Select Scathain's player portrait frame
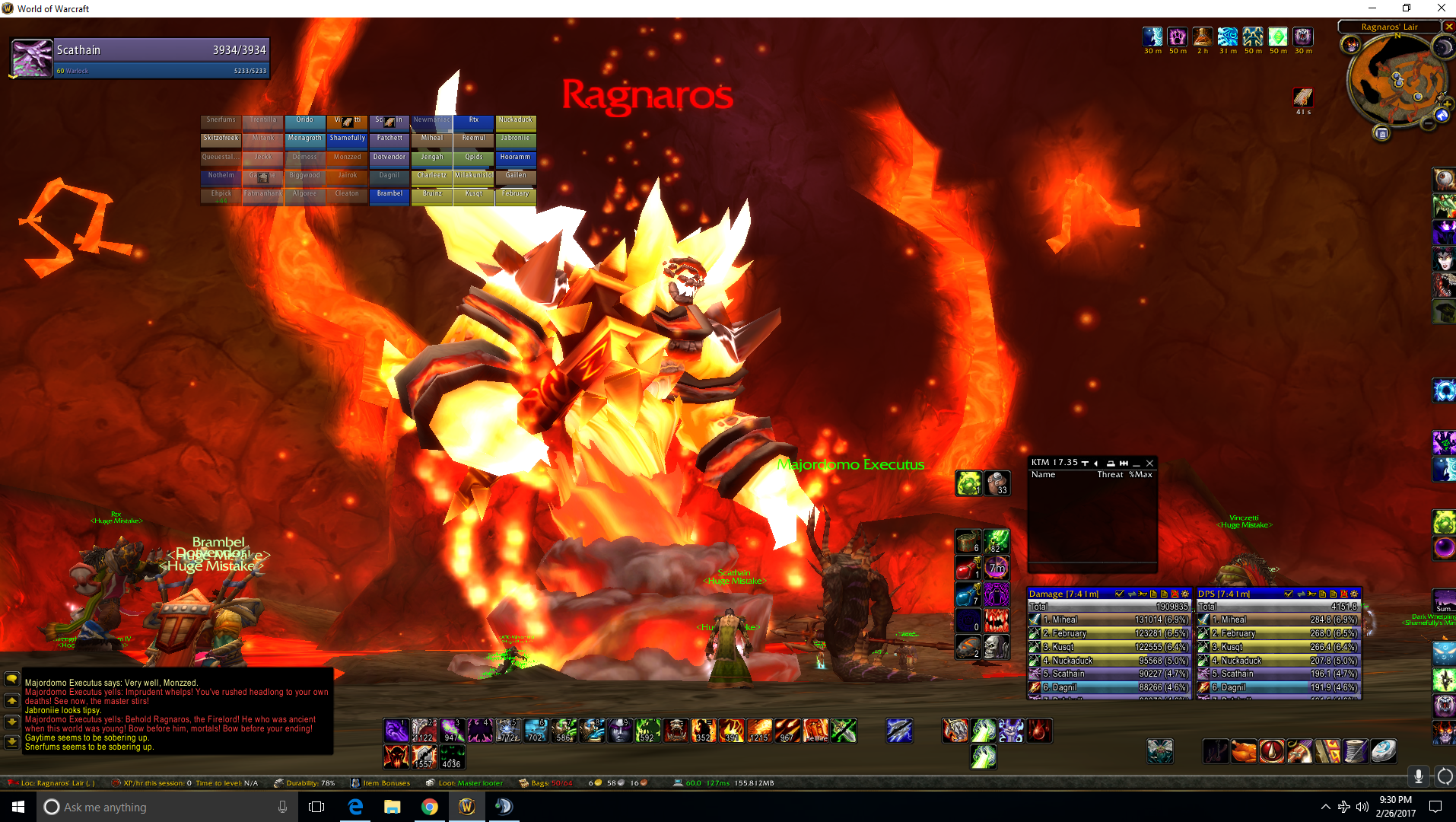The height and width of the screenshot is (822, 1456). [x=32, y=59]
